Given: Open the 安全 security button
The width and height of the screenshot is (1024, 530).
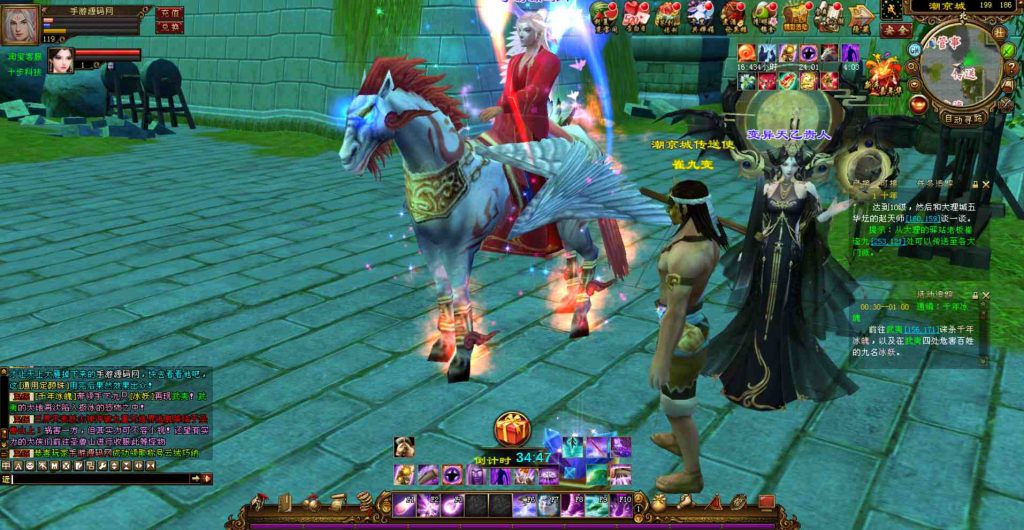Looking at the screenshot, I should pyautogui.click(x=896, y=30).
